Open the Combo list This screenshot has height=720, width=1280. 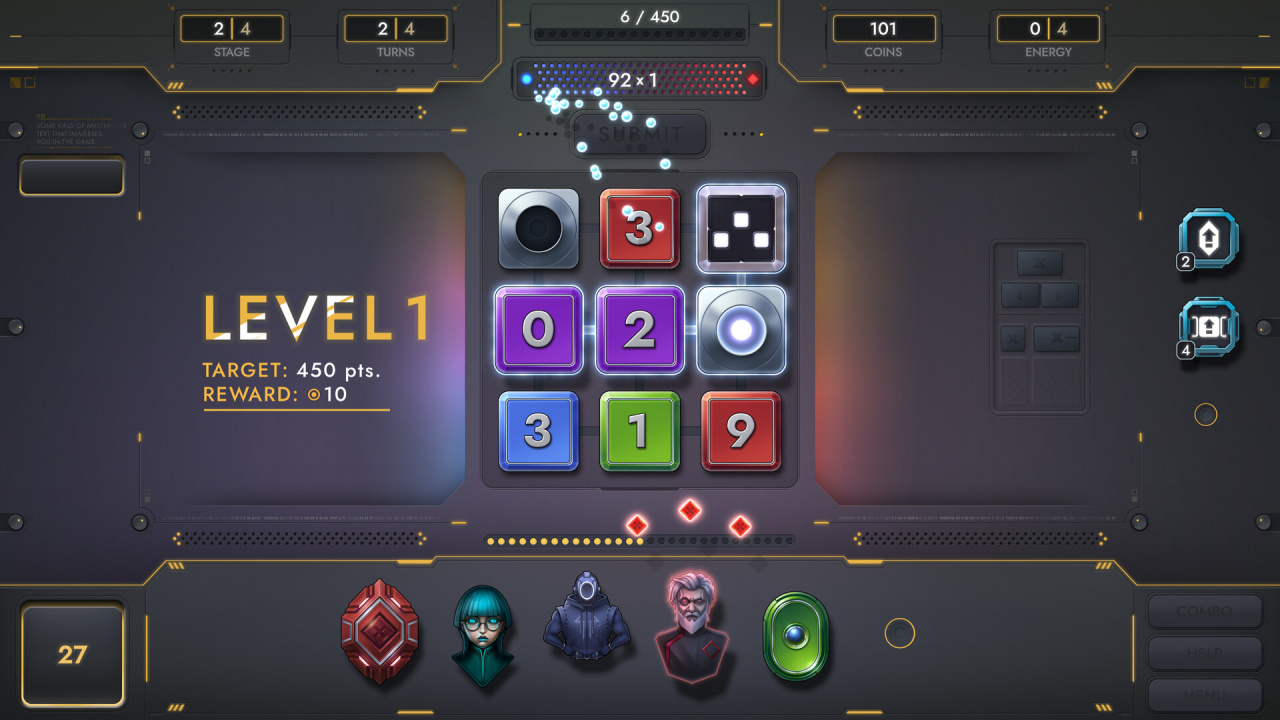pyautogui.click(x=1204, y=611)
